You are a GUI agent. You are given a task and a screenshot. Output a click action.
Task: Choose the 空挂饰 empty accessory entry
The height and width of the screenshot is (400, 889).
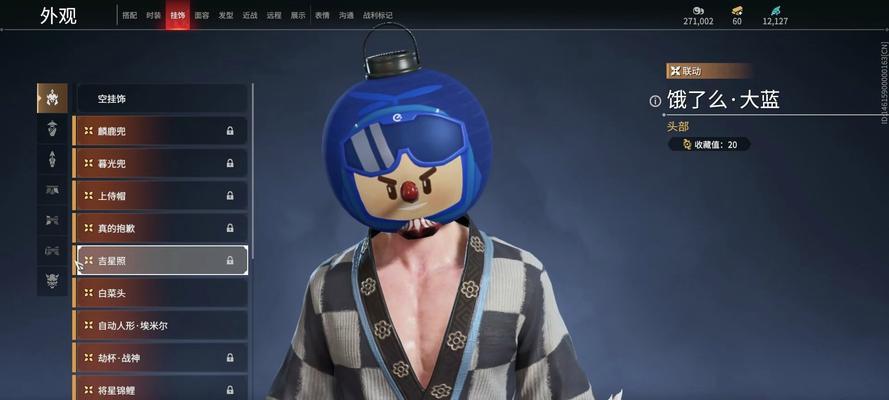pos(162,99)
